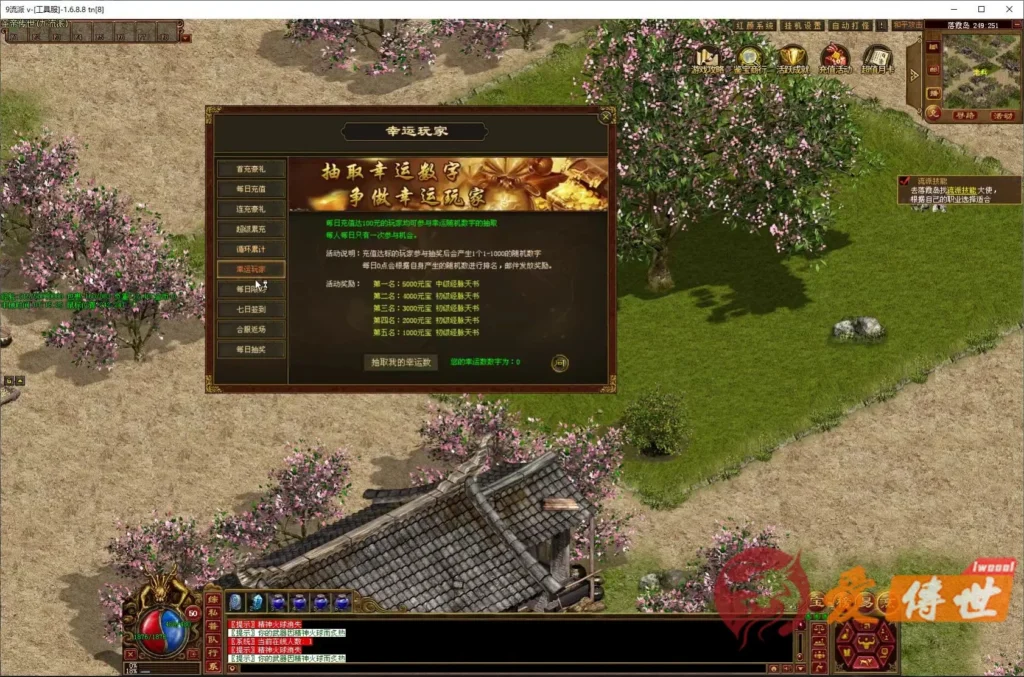
Task: Open the 活跃成就 achievements trophy icon
Action: [793, 59]
